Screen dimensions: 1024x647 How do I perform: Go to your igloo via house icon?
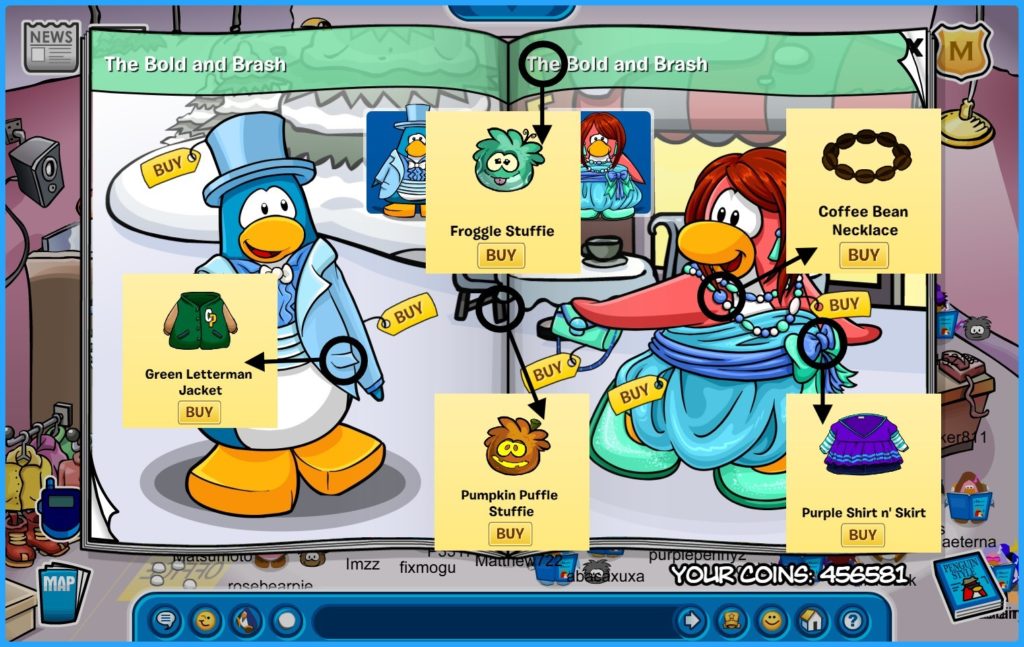click(x=811, y=621)
